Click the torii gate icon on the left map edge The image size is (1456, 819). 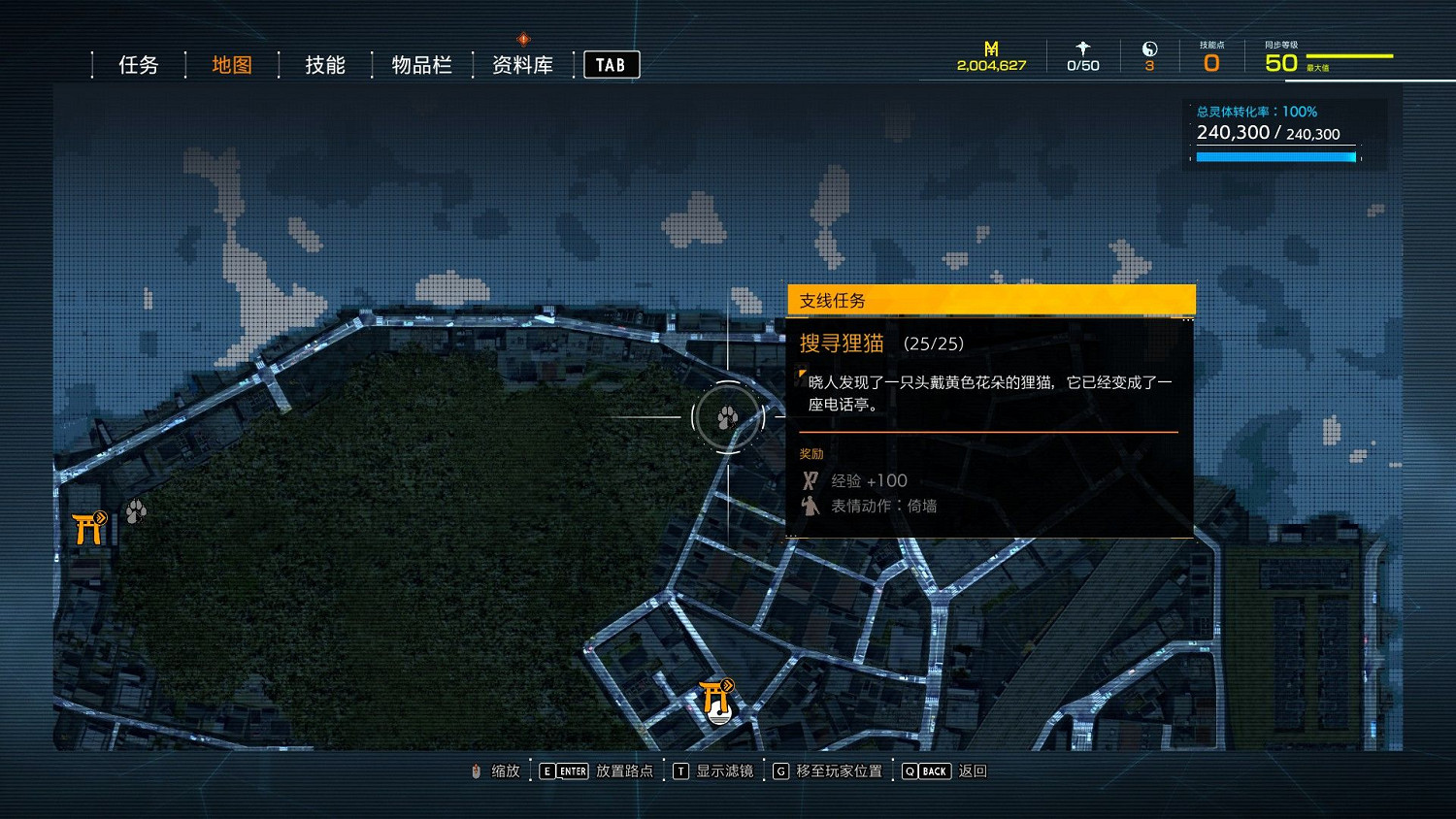88,528
